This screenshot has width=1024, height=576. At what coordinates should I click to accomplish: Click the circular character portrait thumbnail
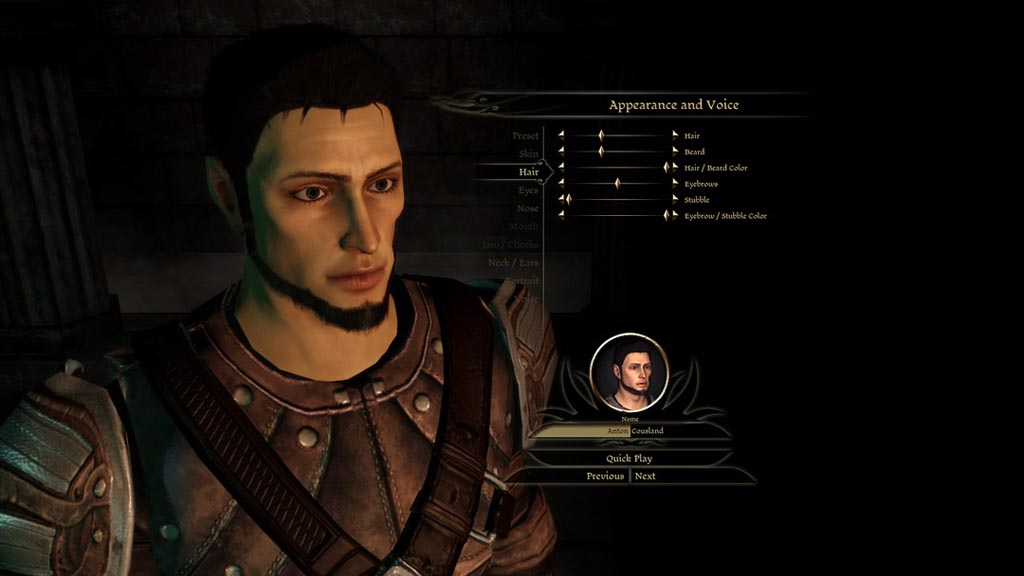(x=629, y=370)
